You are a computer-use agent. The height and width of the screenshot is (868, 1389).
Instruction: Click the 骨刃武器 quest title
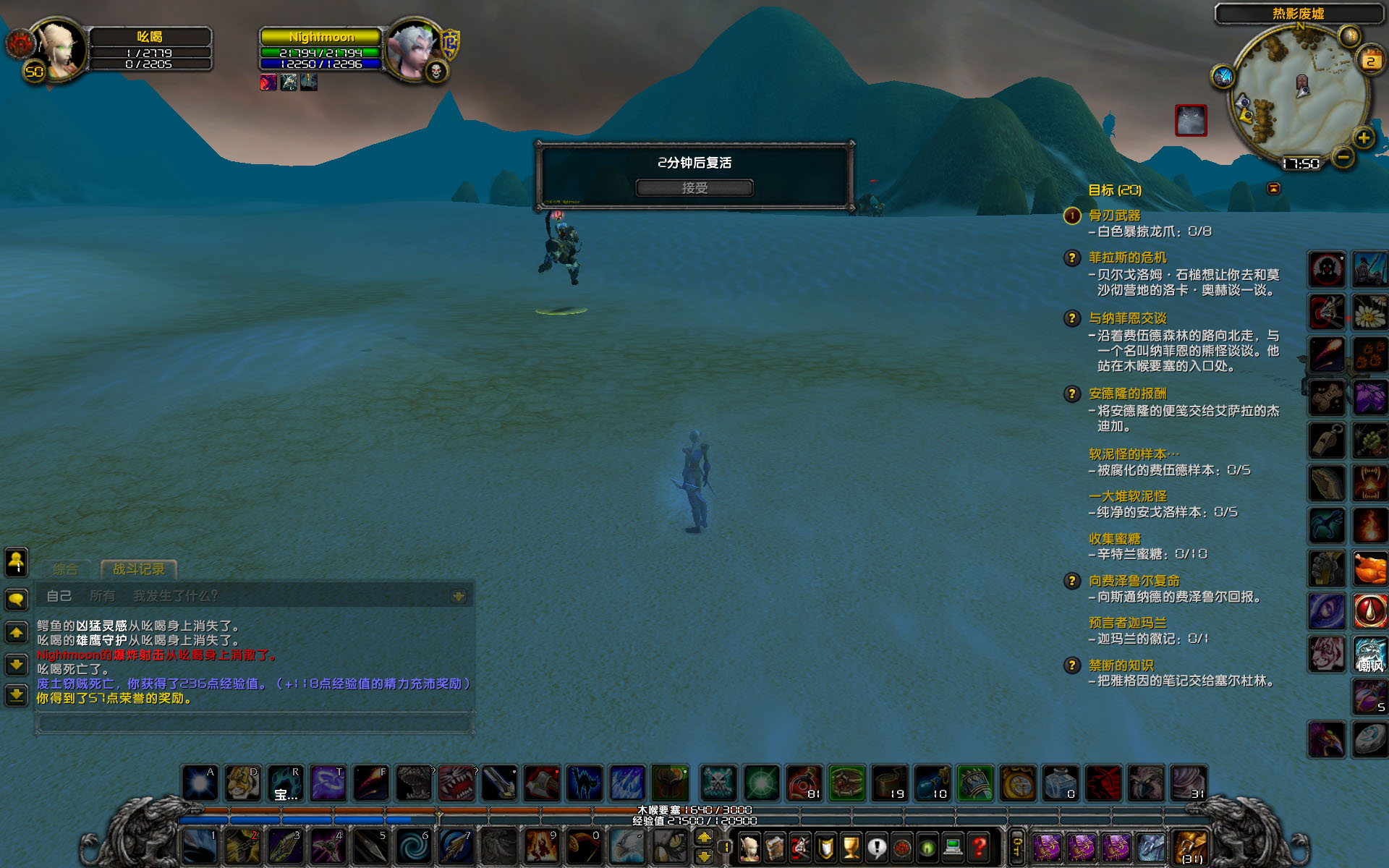click(x=1114, y=216)
